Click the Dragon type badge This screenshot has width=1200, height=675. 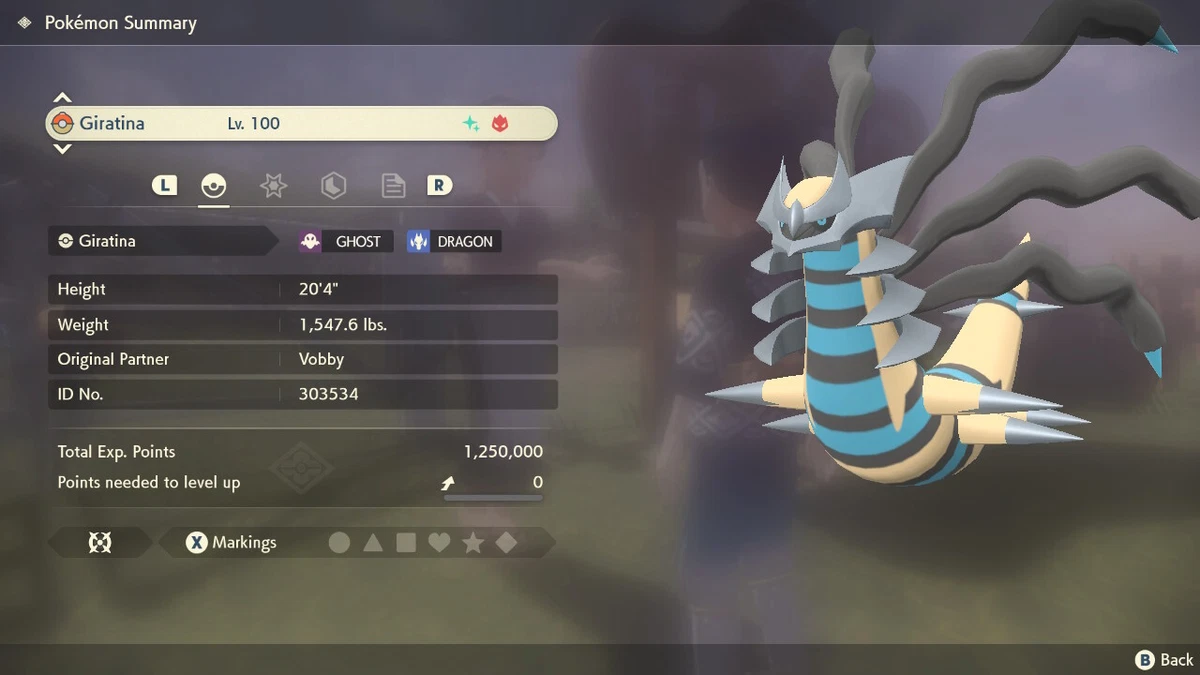pyautogui.click(x=454, y=241)
